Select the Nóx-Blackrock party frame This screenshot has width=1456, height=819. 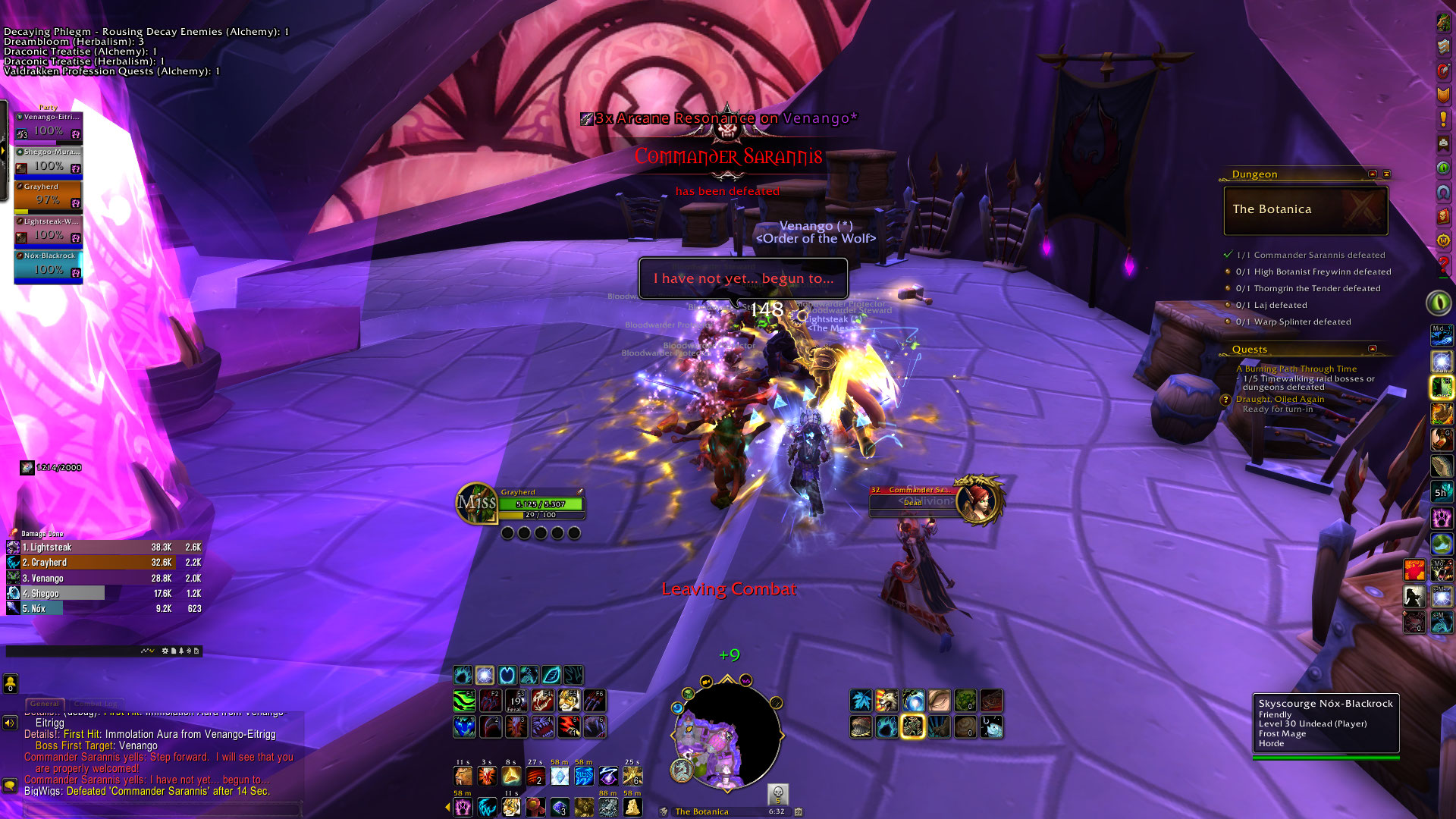click(48, 266)
